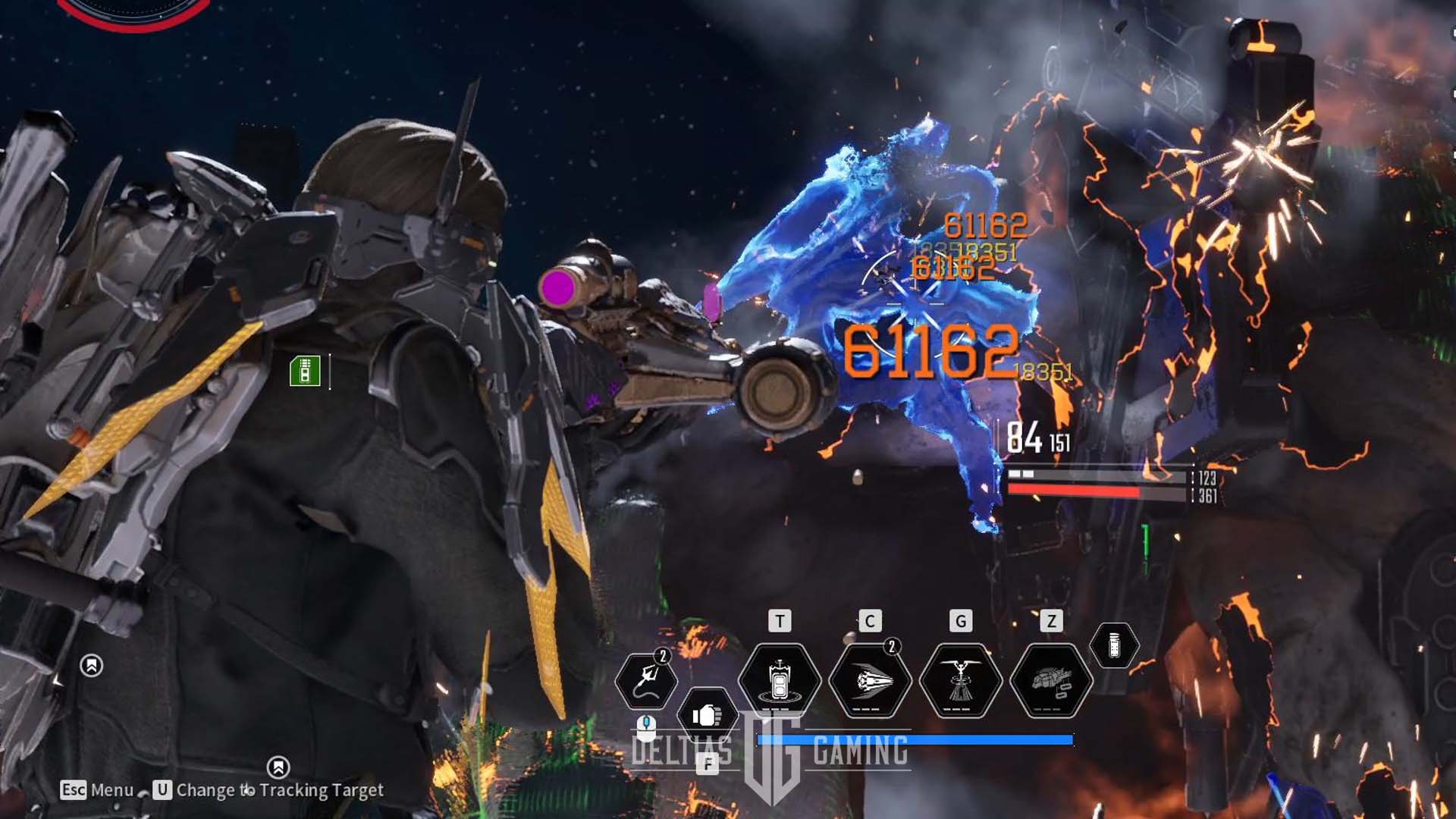Image resolution: width=1456 pixels, height=819 pixels.
Task: Activate the heavy cannon skill
Action: pyautogui.click(x=1051, y=680)
